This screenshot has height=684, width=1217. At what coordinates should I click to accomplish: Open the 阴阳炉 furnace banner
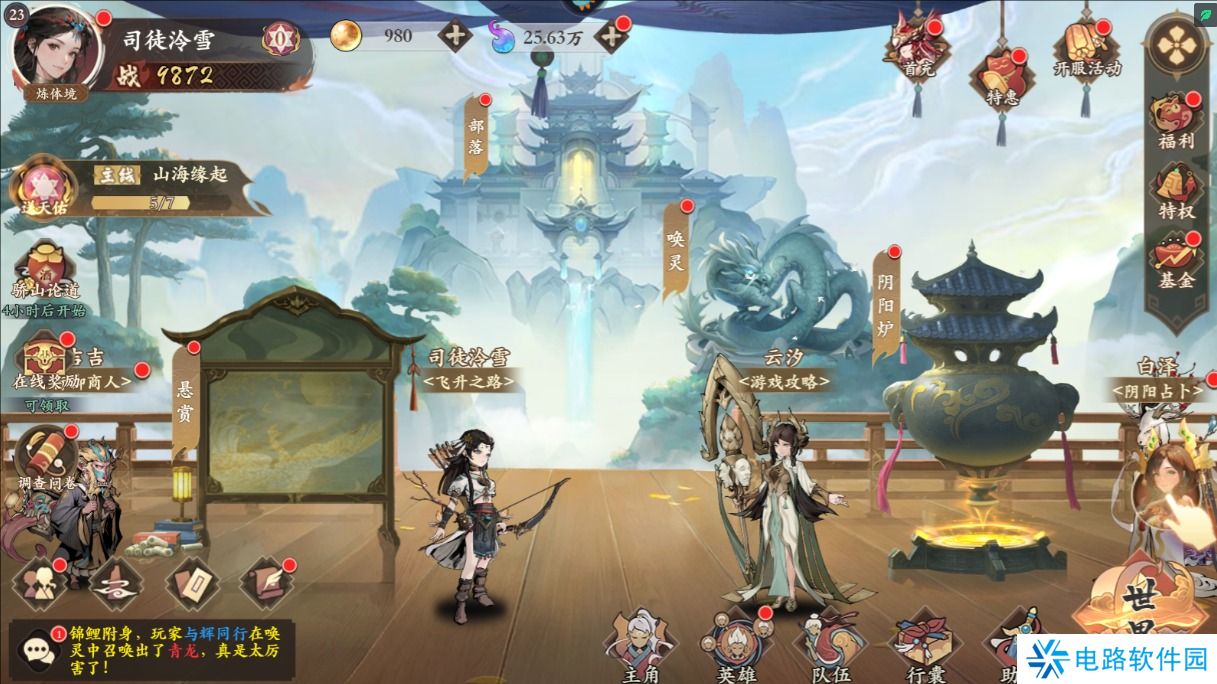pos(885,297)
